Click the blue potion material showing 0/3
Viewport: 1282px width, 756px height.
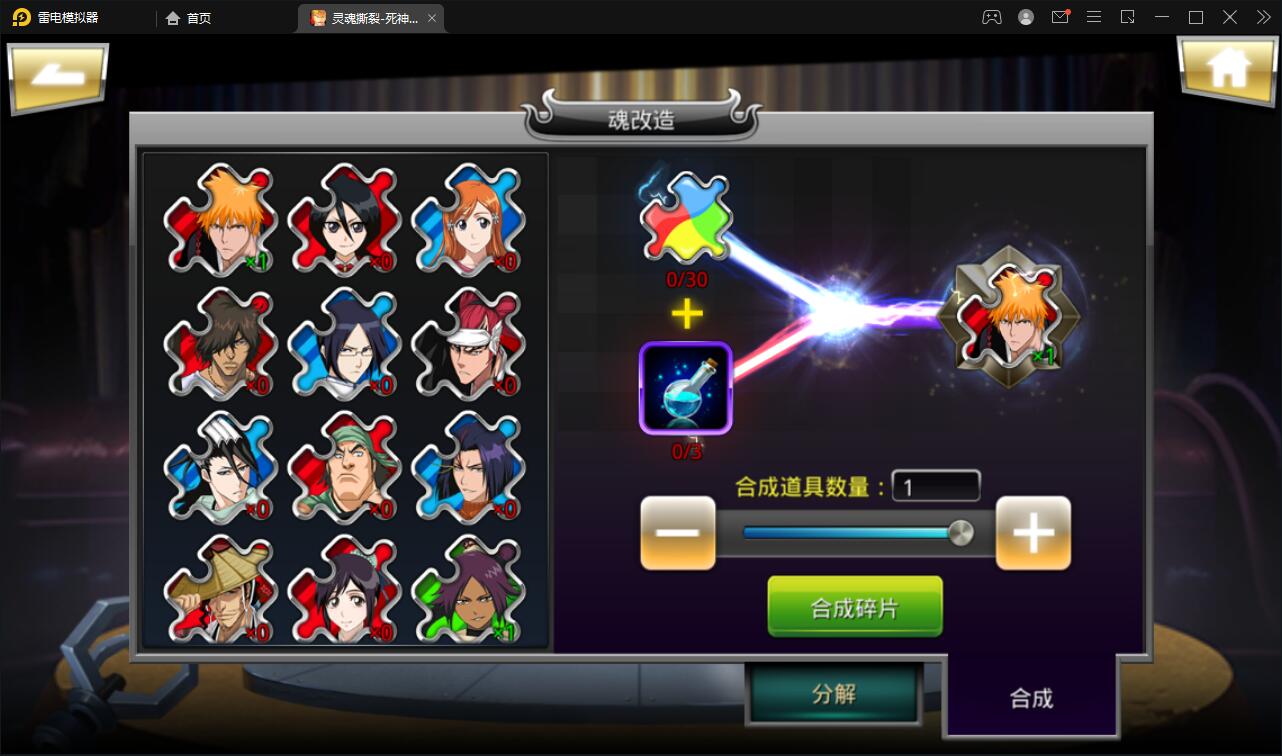pyautogui.click(x=686, y=390)
